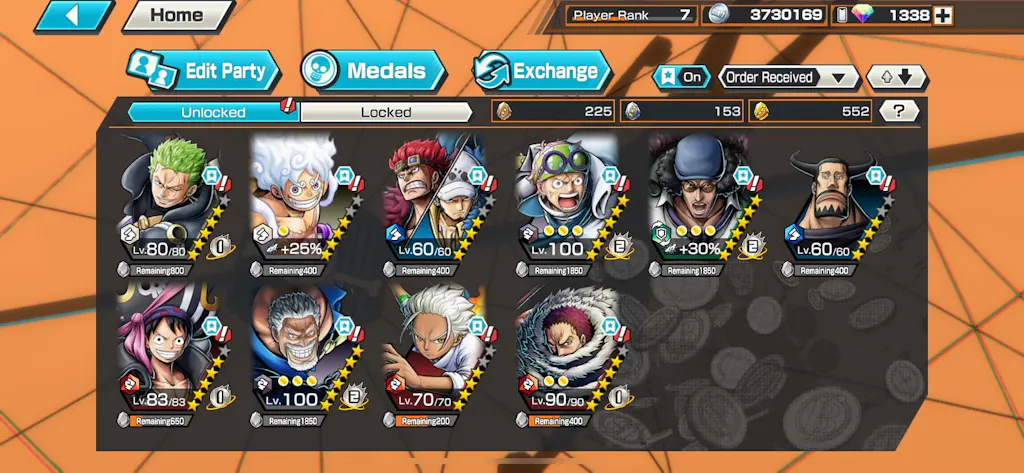The height and width of the screenshot is (473, 1024).
Task: Open the Order Received sort dropdown
Action: coord(789,77)
